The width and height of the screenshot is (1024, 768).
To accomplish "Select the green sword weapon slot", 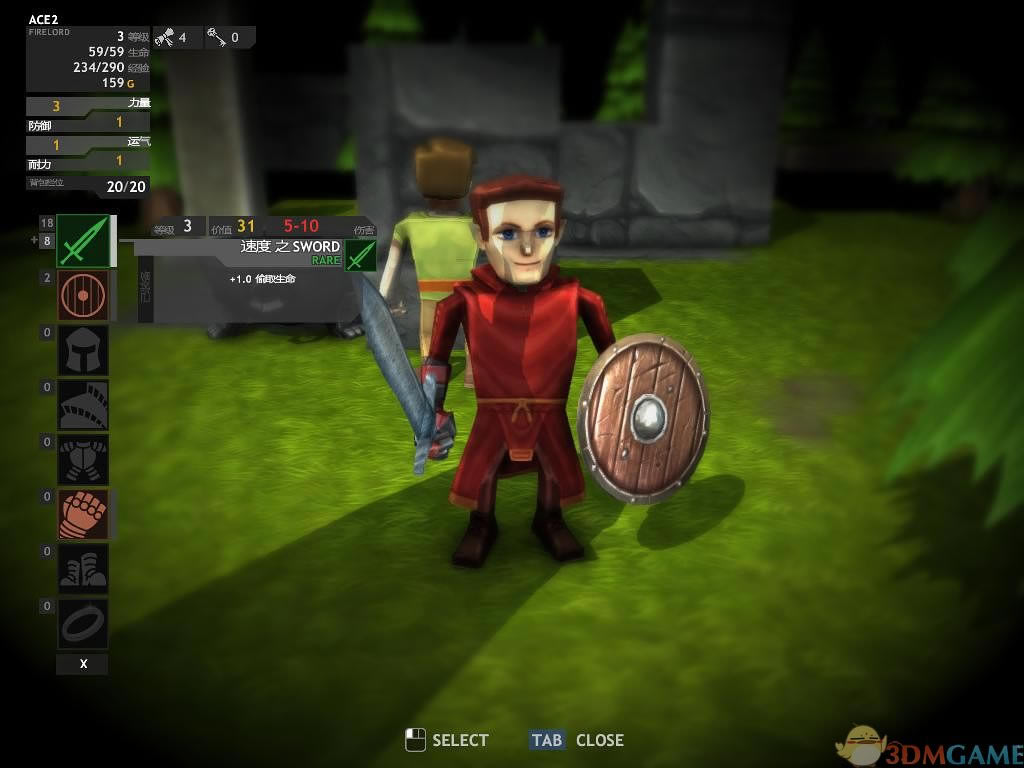I will click(83, 241).
